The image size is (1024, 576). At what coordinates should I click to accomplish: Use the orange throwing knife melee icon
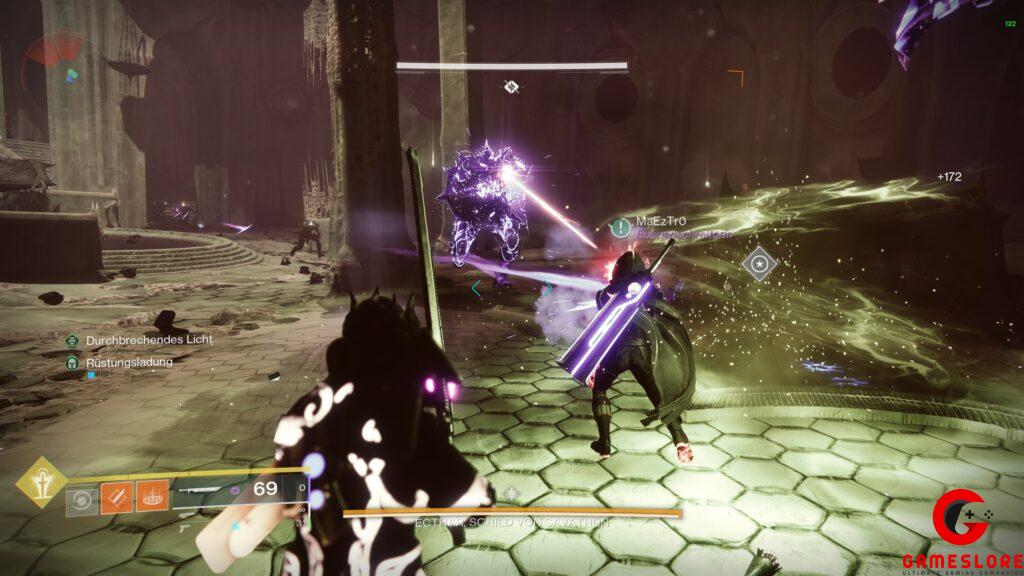(x=117, y=495)
